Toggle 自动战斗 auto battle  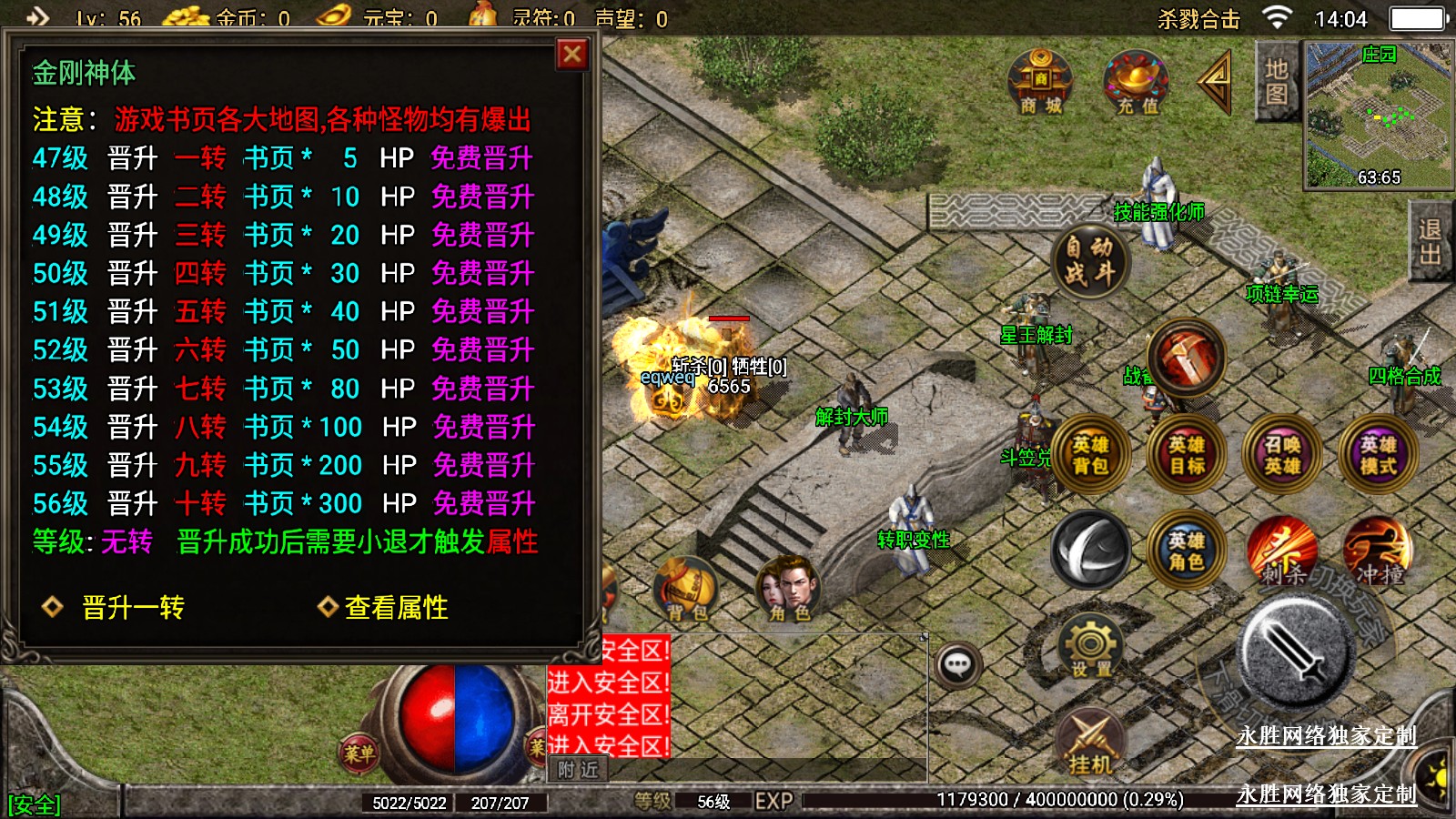[1089, 260]
